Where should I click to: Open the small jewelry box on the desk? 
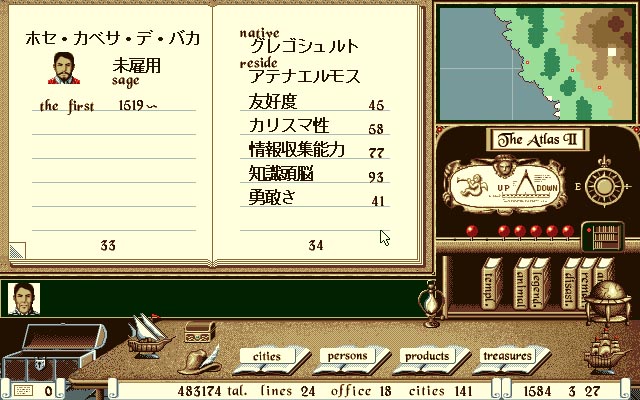pos(200,329)
